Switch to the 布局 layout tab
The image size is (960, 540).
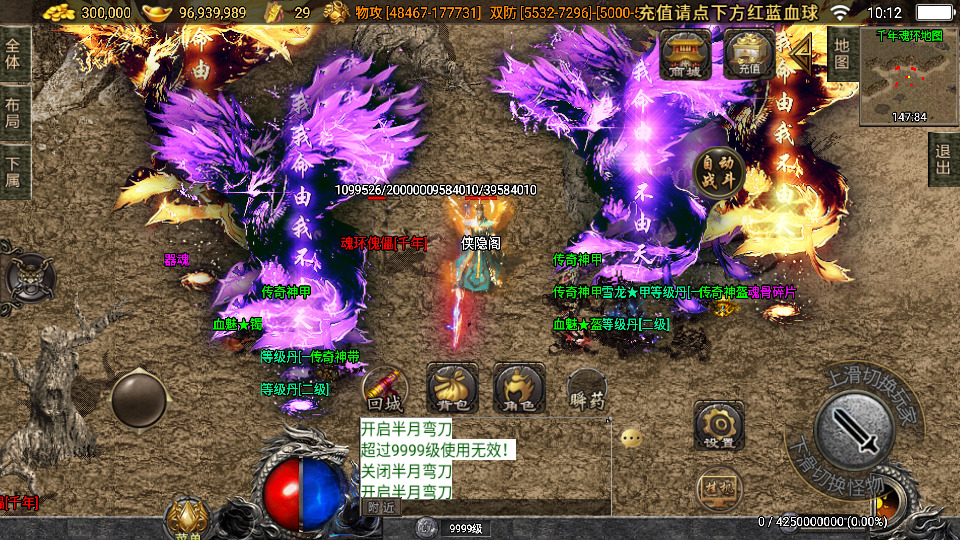(14, 113)
